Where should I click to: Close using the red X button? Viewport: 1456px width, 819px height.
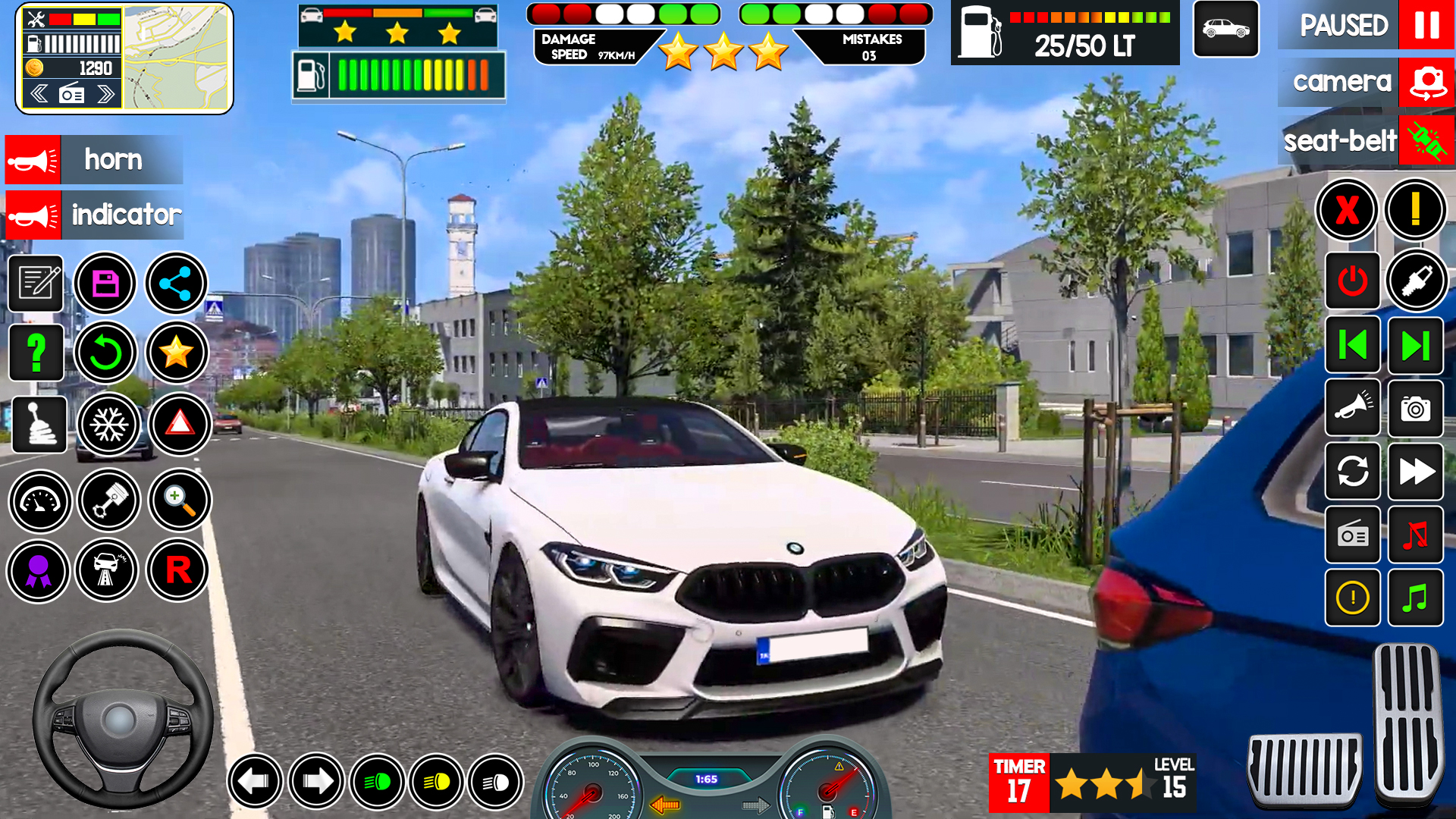[1347, 210]
